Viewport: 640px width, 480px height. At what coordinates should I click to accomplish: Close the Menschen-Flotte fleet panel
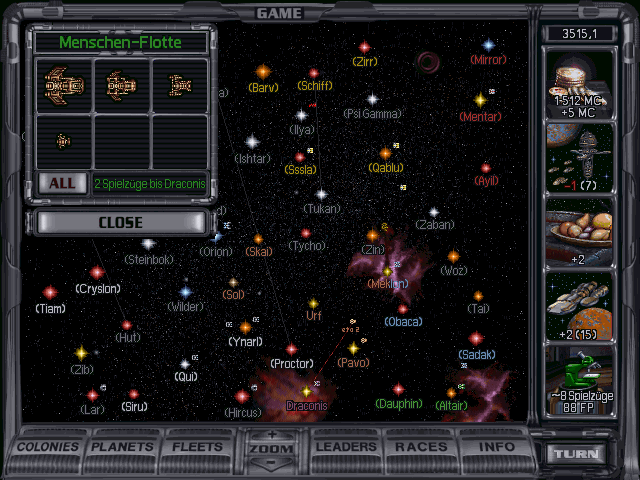coord(121,222)
